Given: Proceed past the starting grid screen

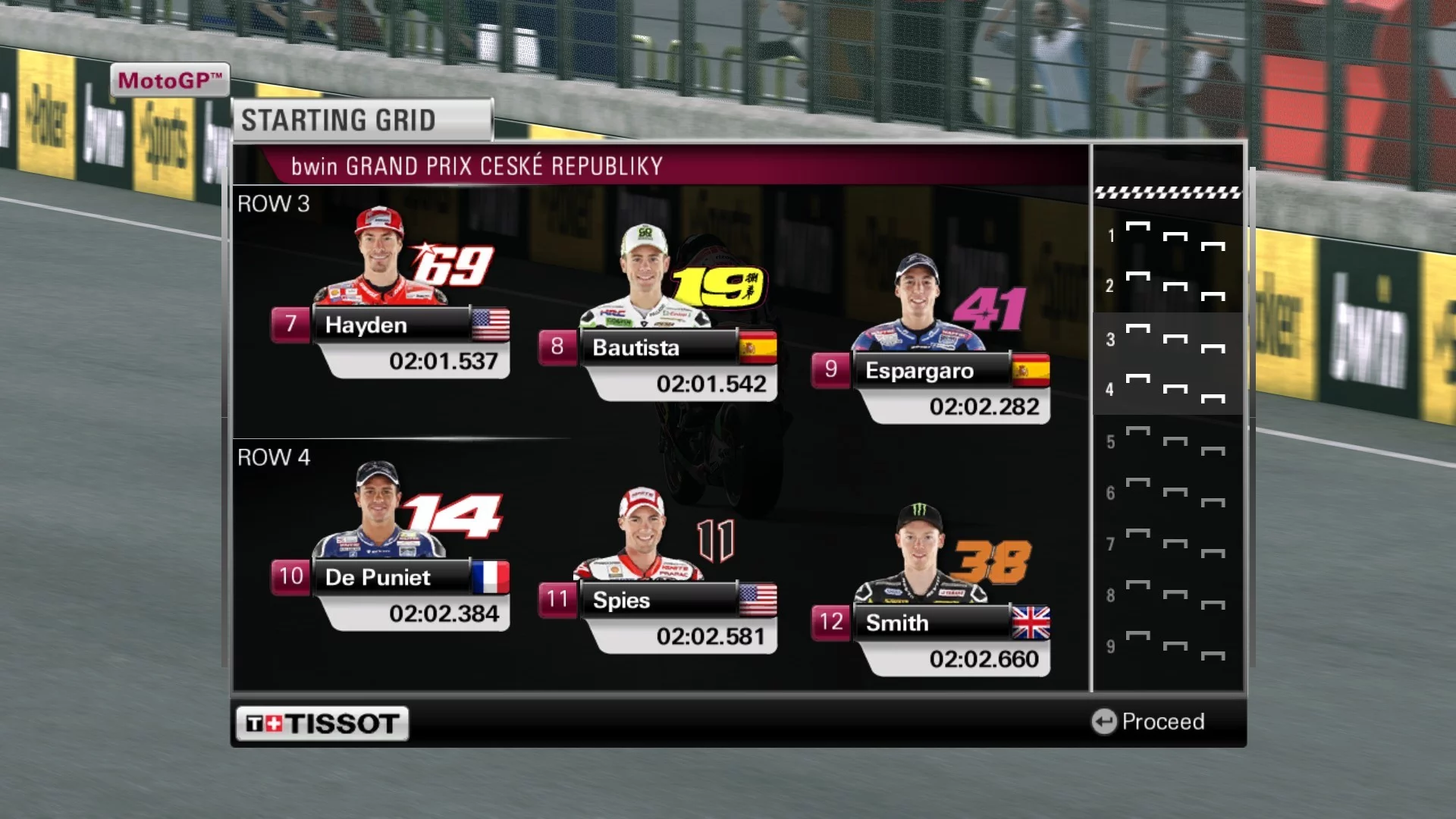Looking at the screenshot, I should point(1148,721).
